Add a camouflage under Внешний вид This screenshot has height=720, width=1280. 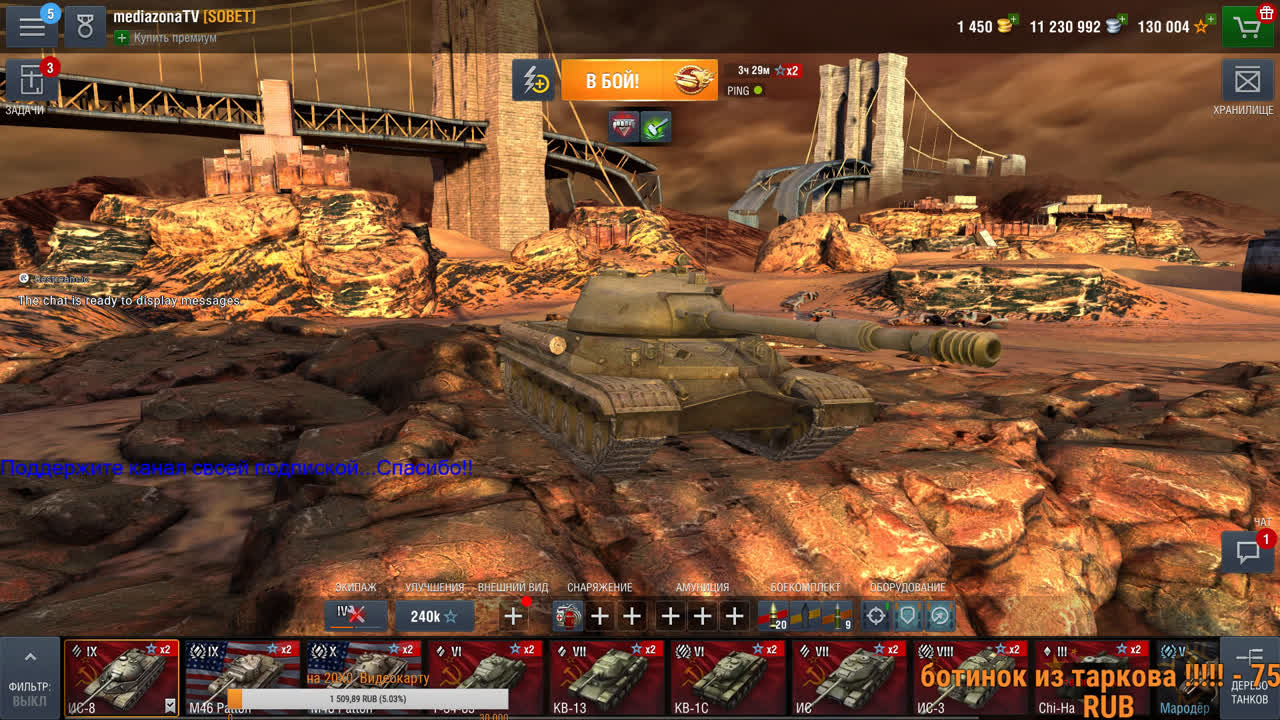[x=513, y=616]
